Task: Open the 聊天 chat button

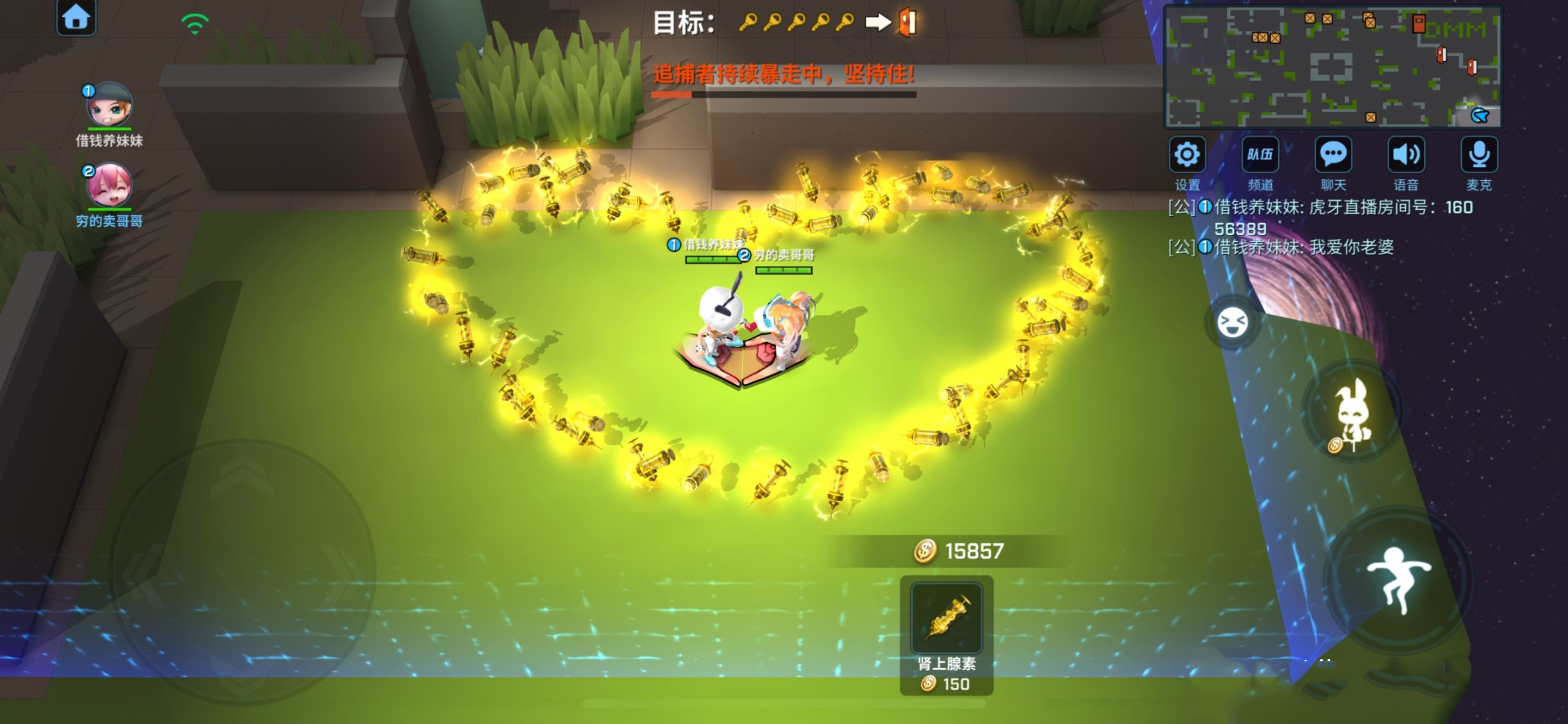Action: click(1333, 155)
